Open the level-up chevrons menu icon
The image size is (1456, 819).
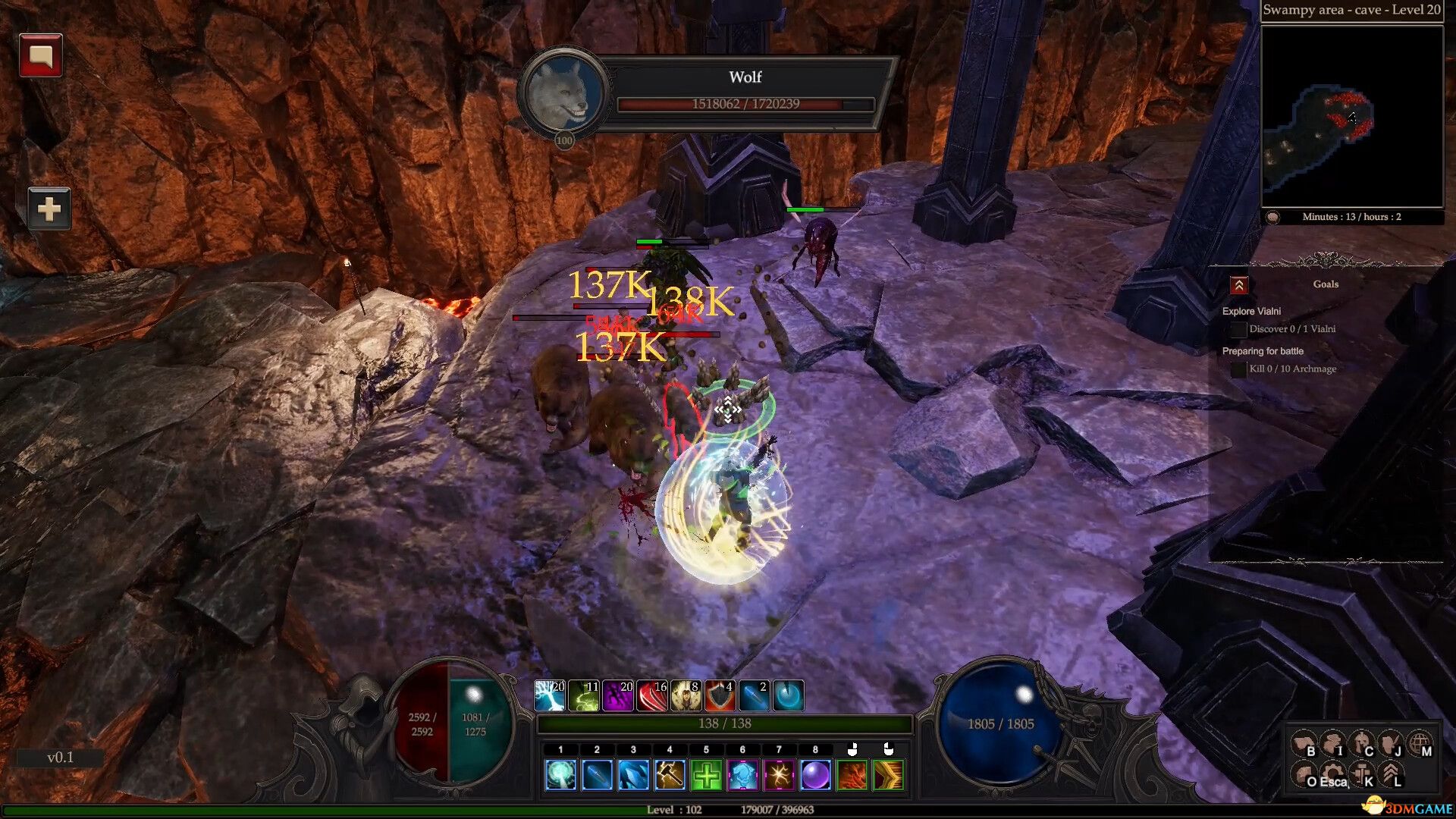[x=1391, y=775]
